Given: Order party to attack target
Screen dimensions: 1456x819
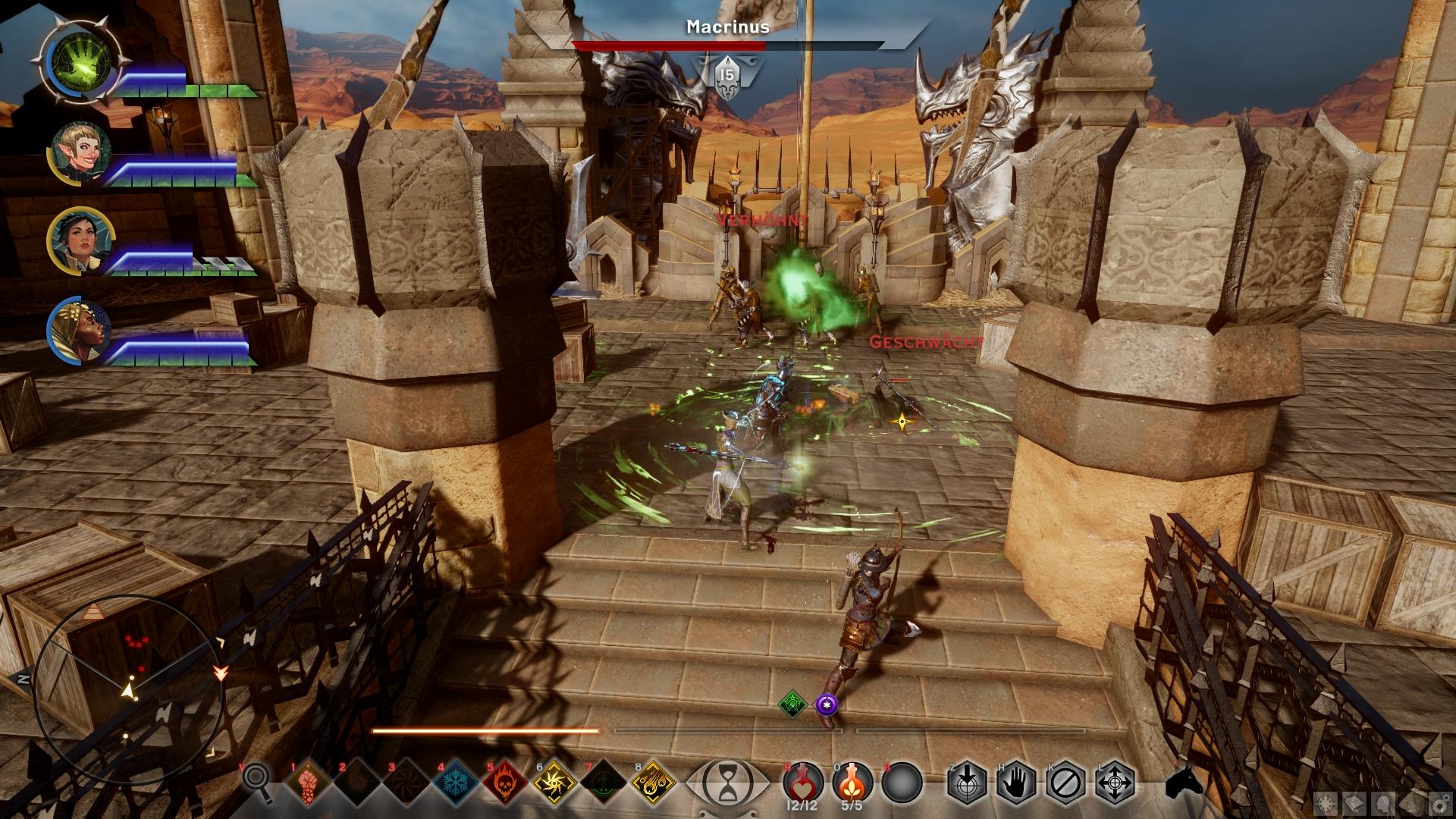Looking at the screenshot, I should 967,782.
